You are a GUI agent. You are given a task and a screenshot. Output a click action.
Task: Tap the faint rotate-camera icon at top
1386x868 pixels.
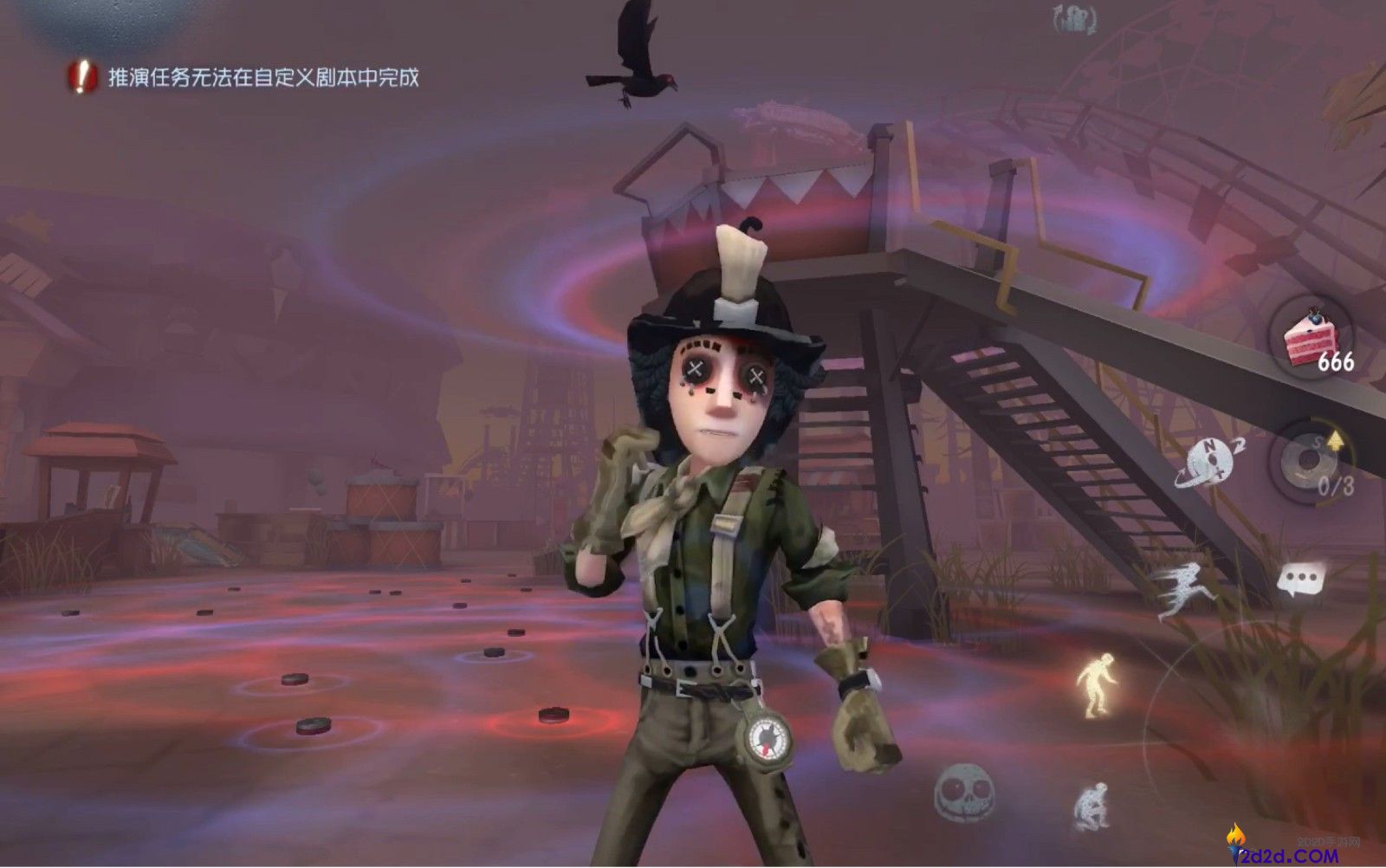click(x=1074, y=17)
